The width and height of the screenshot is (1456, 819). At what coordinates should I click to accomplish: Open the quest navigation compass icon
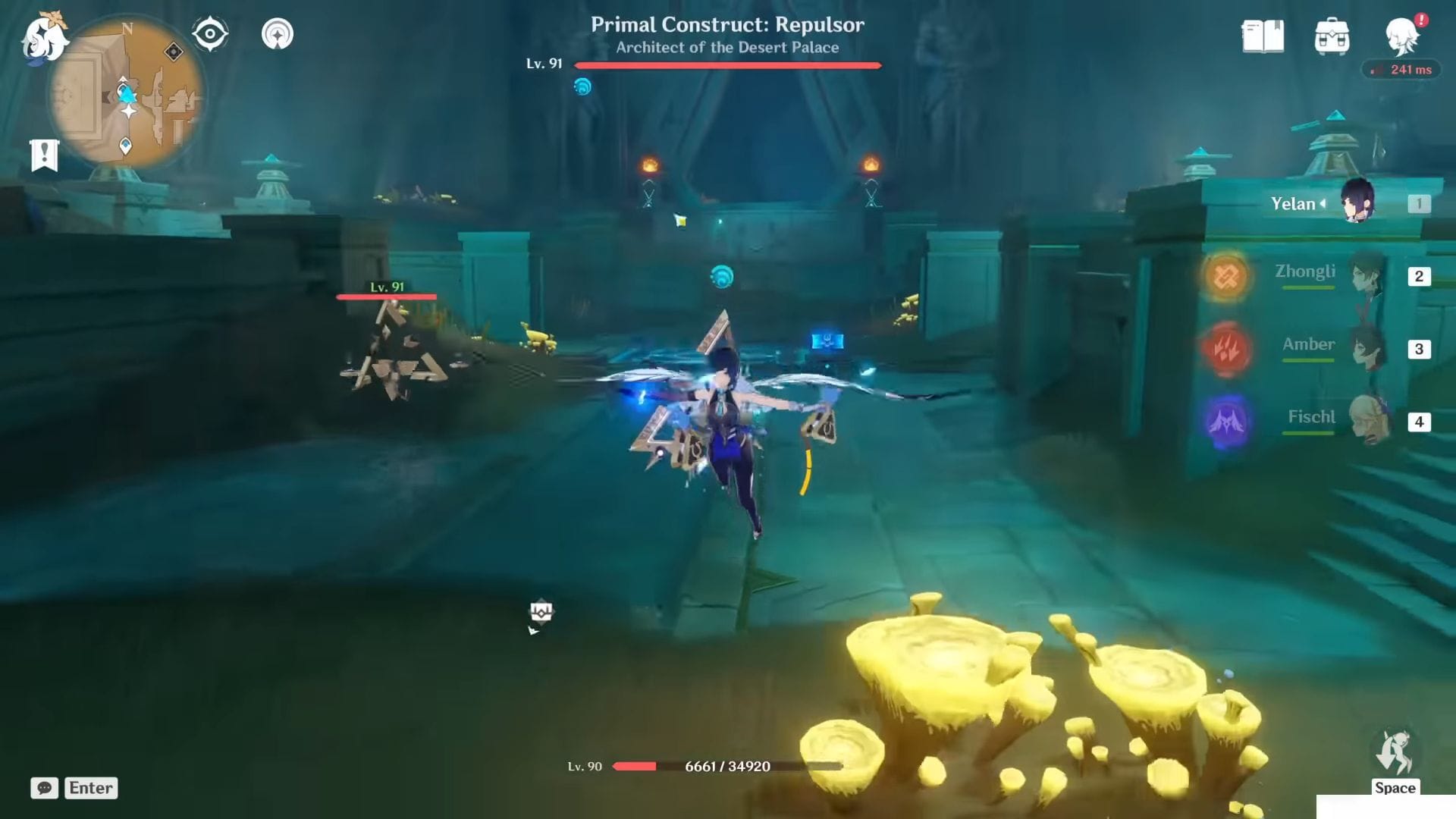click(x=278, y=34)
